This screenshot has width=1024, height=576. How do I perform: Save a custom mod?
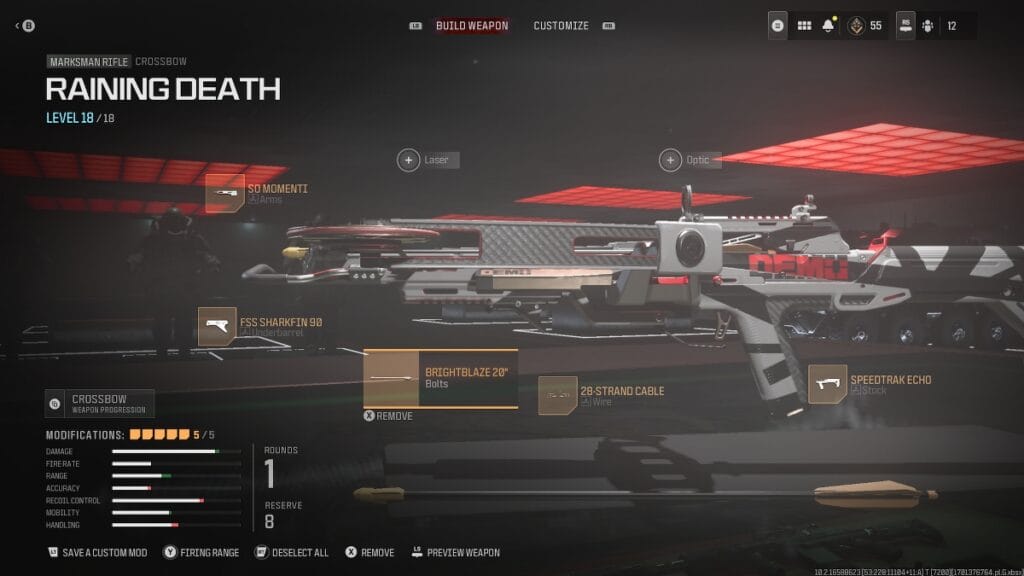[x=97, y=552]
